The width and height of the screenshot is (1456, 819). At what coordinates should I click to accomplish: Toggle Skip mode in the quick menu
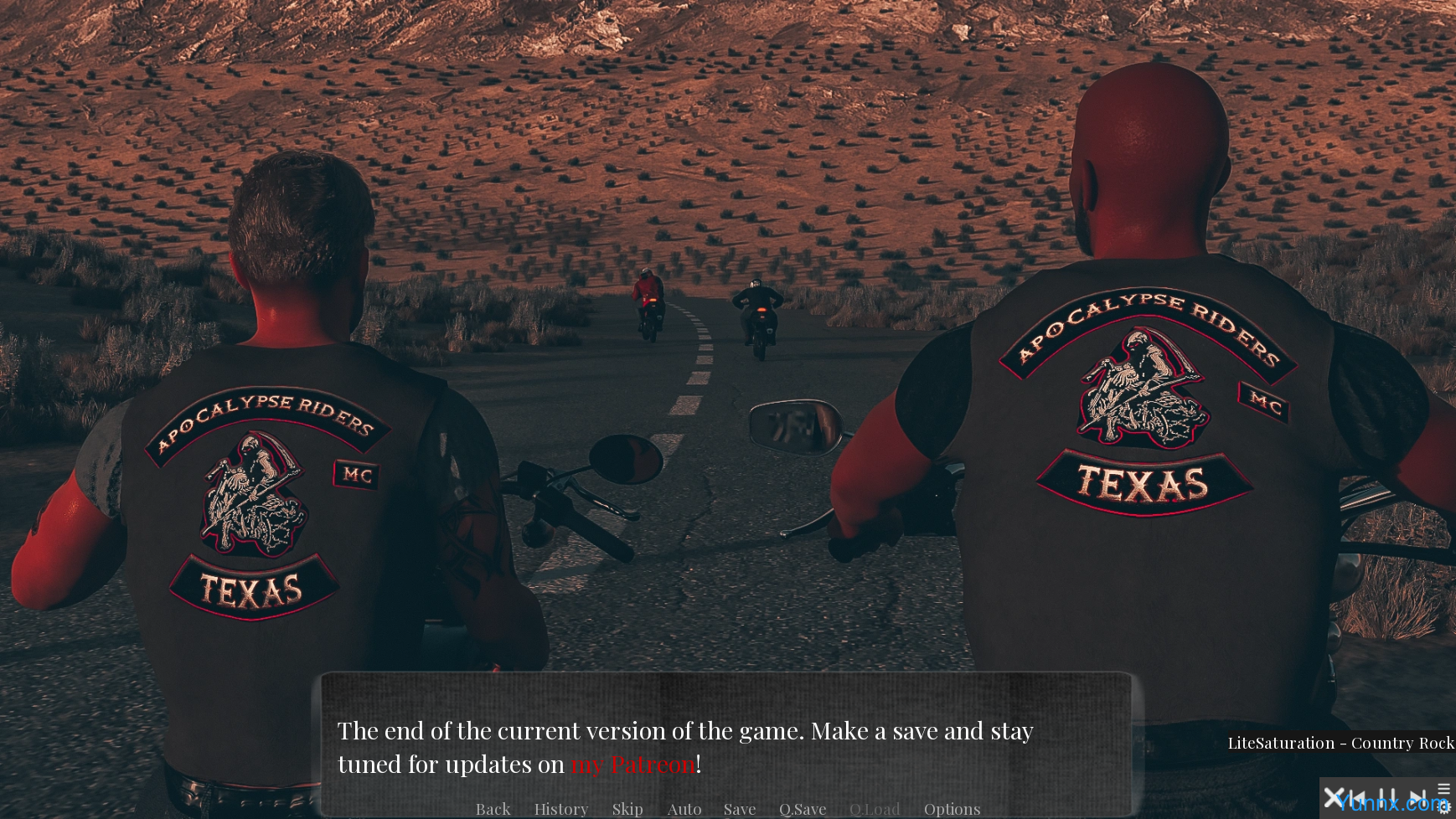[627, 809]
